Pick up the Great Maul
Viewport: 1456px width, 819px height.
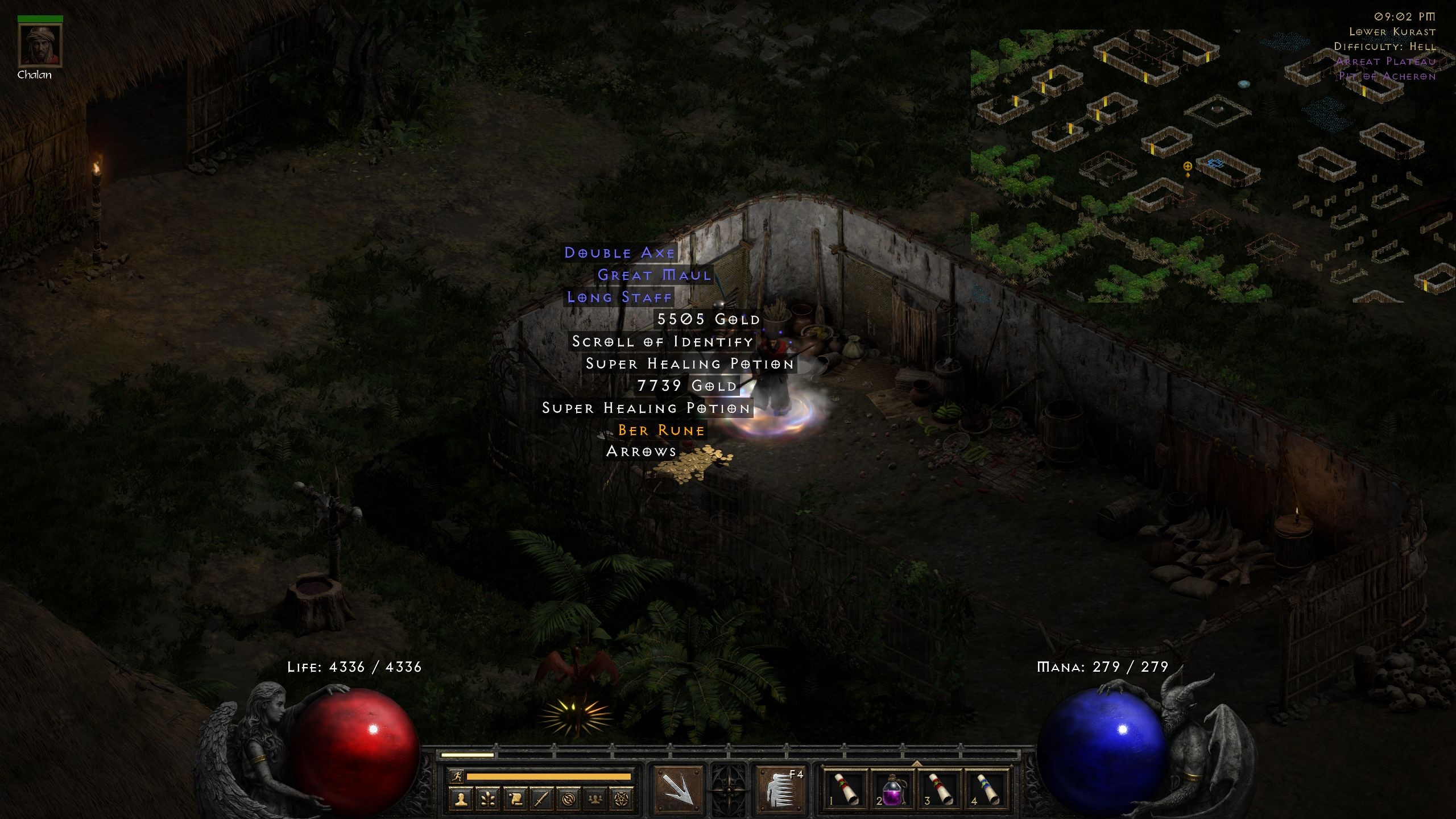[x=652, y=275]
